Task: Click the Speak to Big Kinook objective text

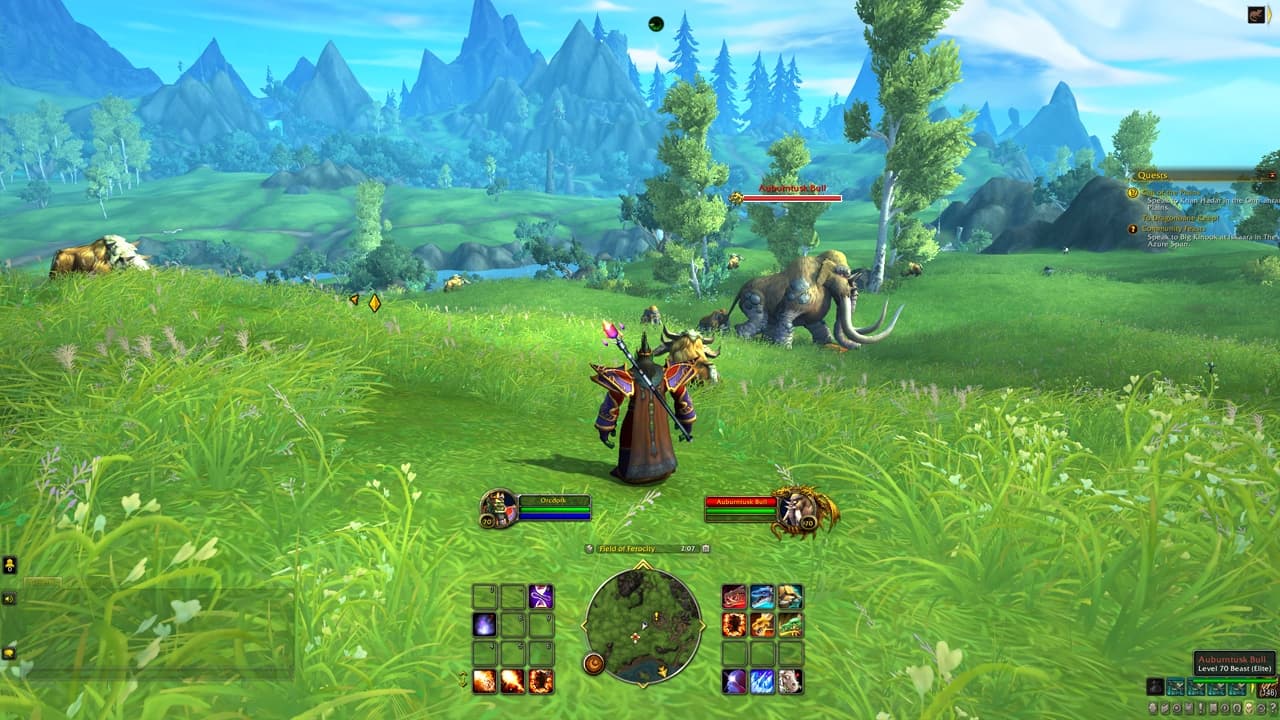Action: point(1200,236)
